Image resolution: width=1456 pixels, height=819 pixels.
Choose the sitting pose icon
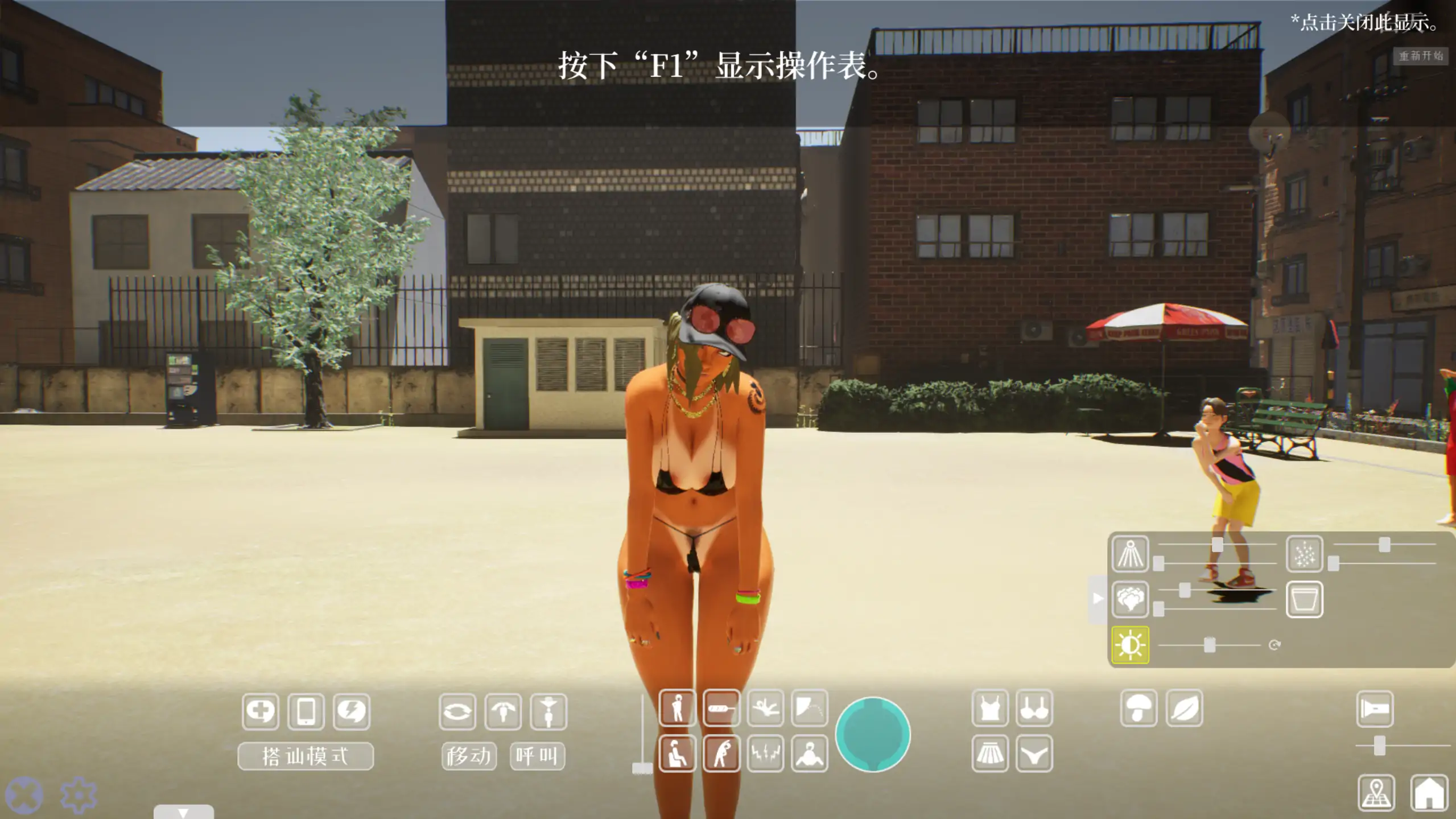click(677, 754)
